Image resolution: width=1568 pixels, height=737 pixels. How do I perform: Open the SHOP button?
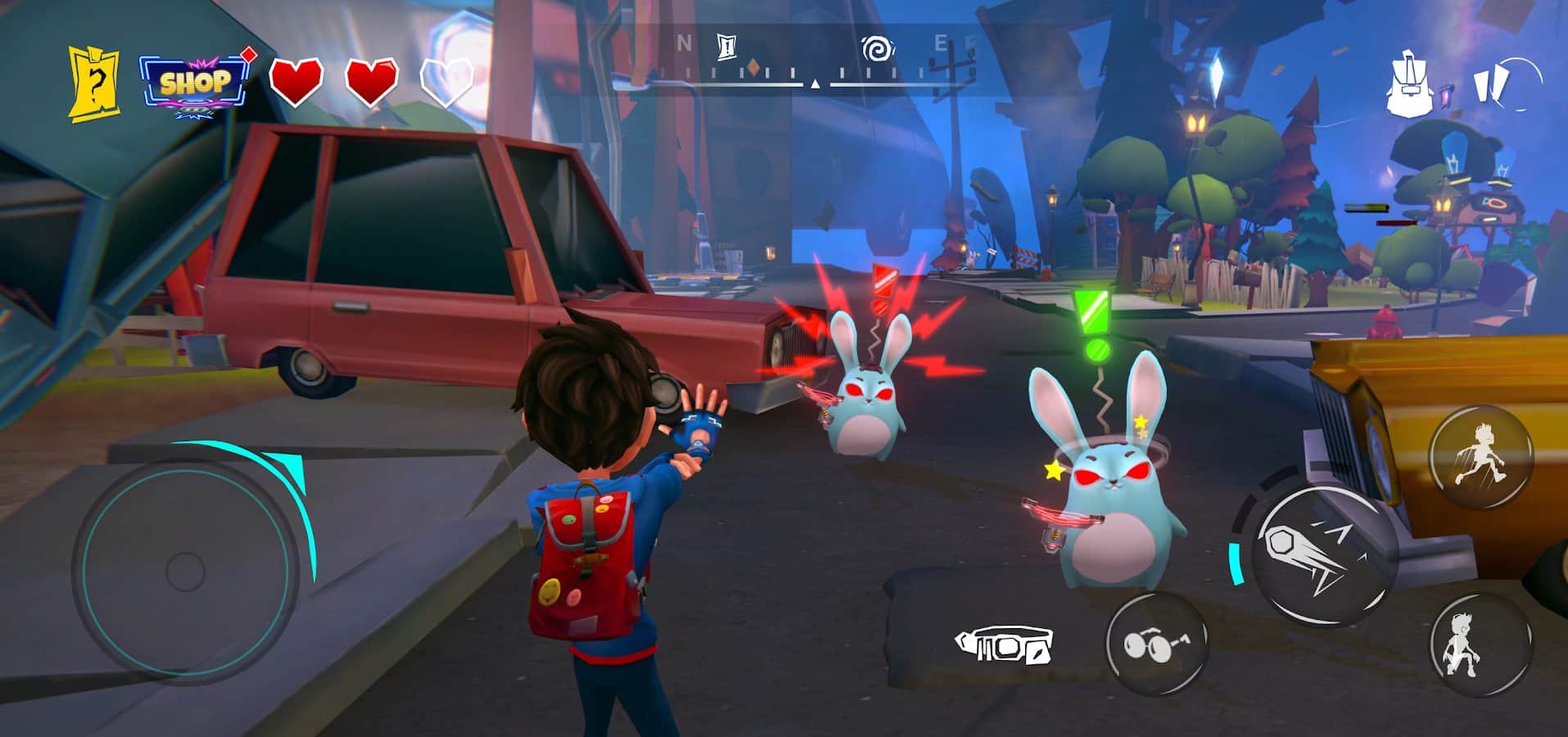[x=196, y=83]
